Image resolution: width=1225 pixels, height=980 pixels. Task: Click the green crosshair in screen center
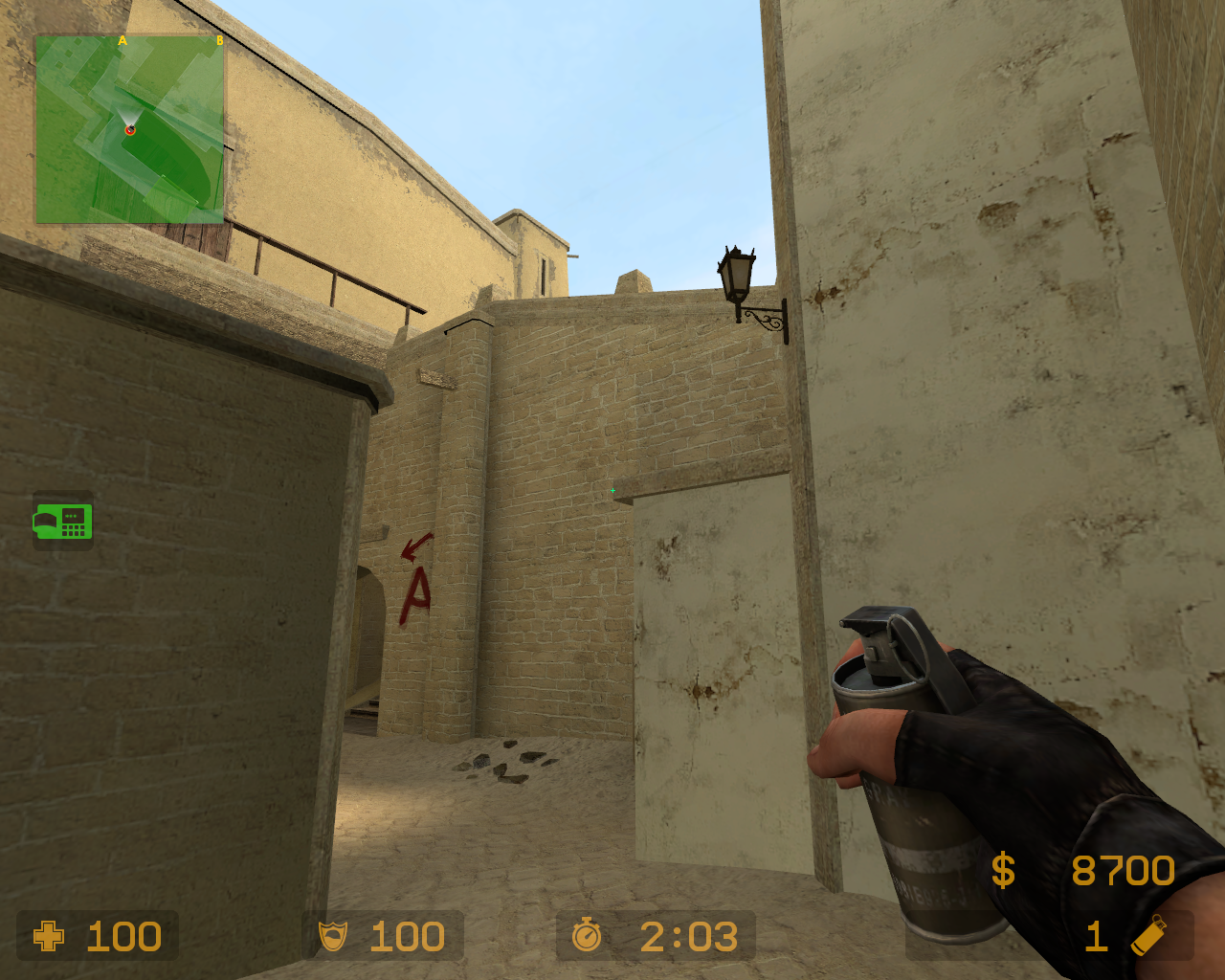tap(612, 490)
